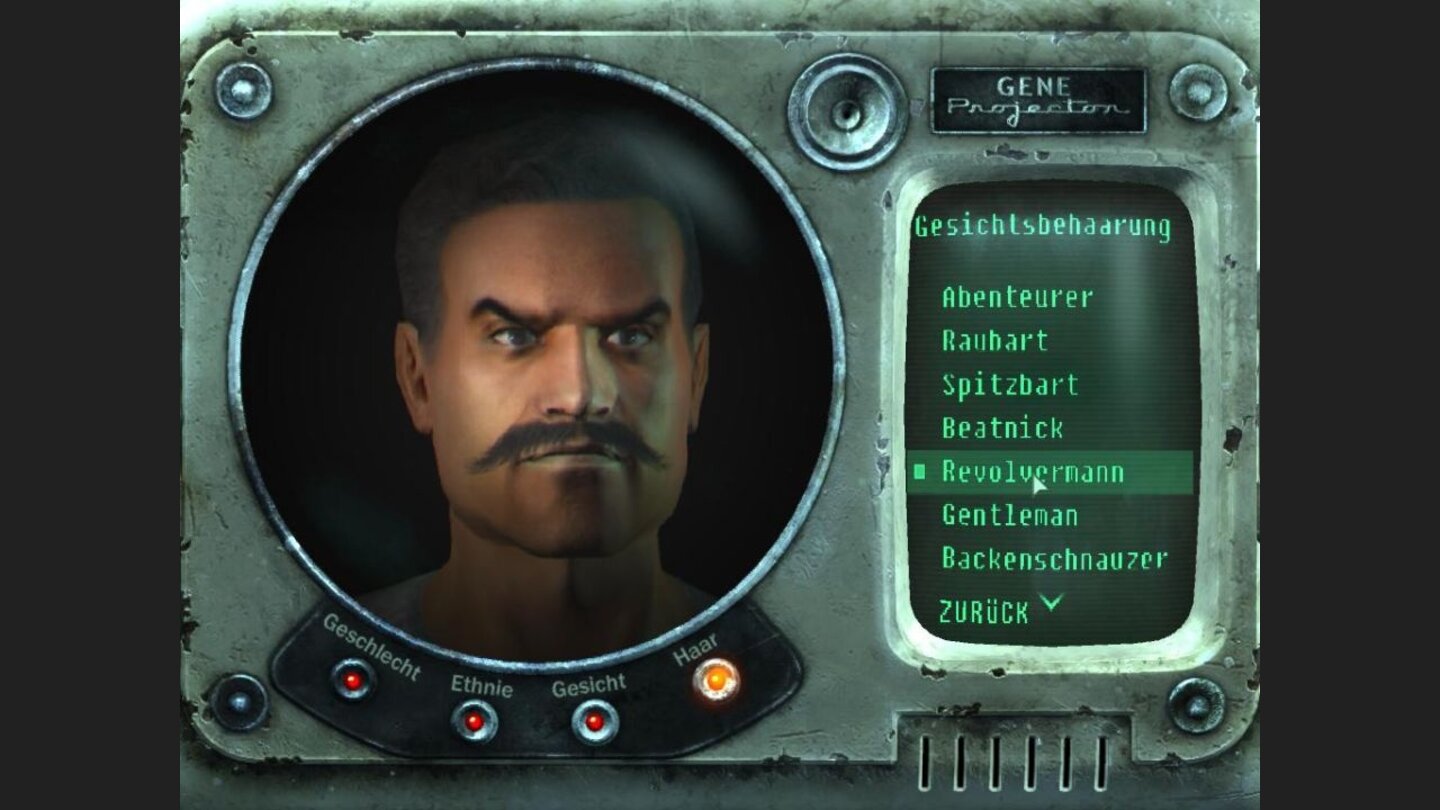Select Backenschnauzer facial hair

[1052, 558]
